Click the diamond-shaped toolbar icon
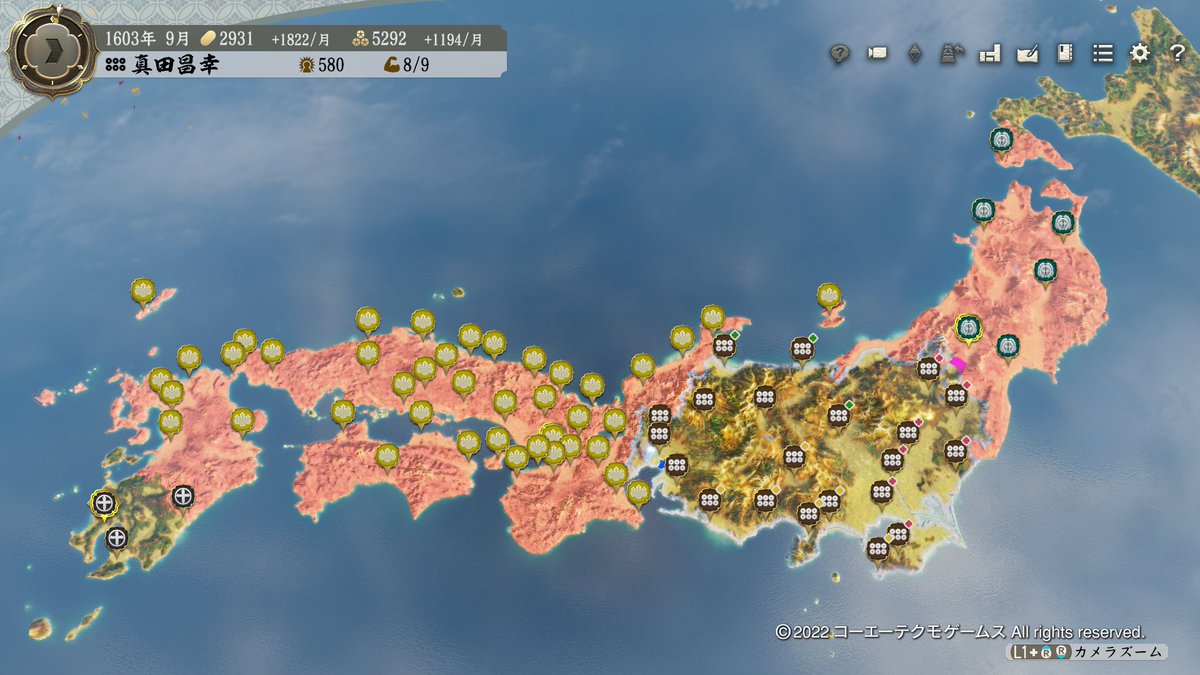Screen dimensions: 1200x675 point(914,54)
